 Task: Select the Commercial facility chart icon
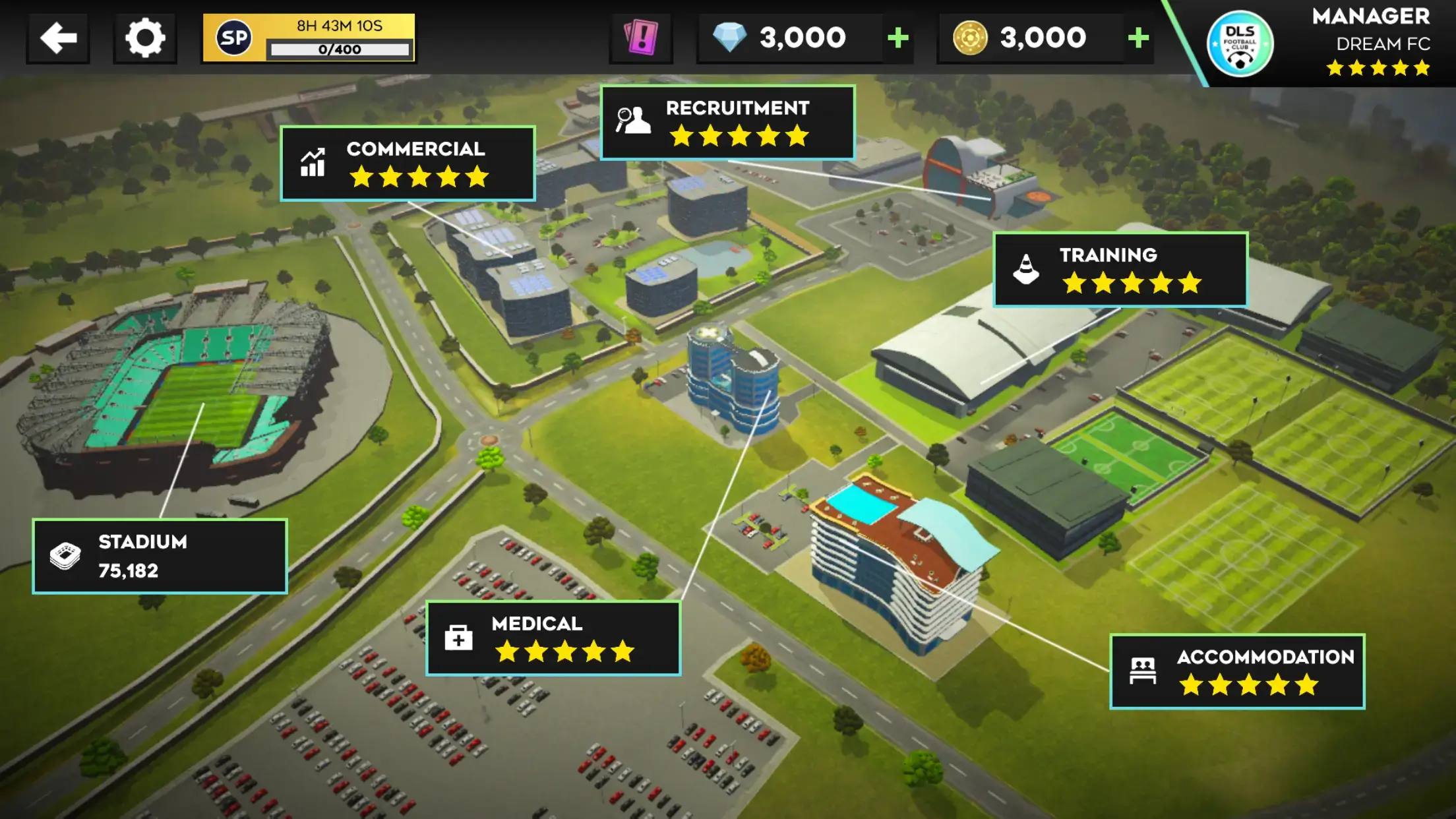pyautogui.click(x=313, y=164)
